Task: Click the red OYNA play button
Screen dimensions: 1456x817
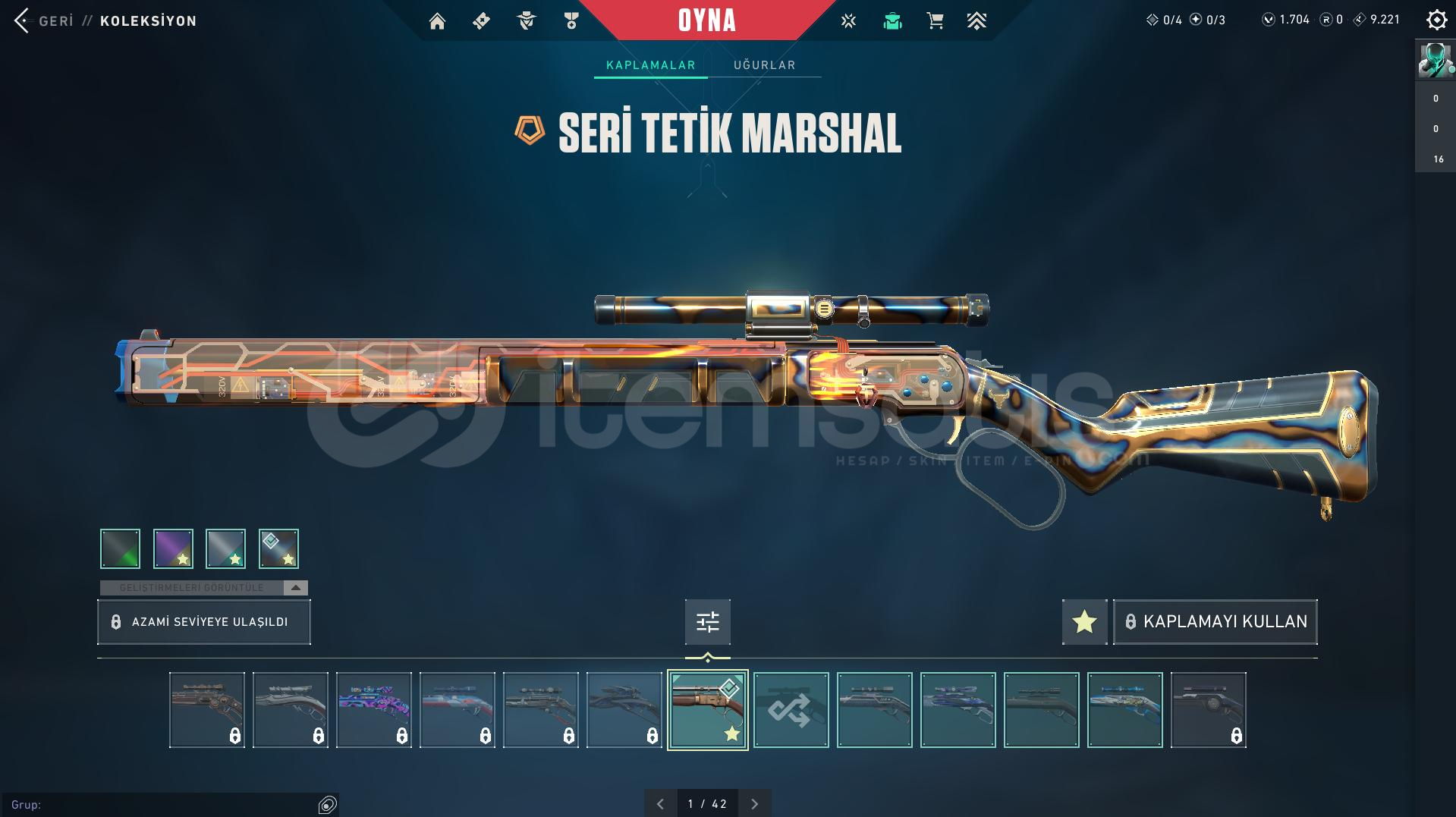Action: tap(706, 20)
